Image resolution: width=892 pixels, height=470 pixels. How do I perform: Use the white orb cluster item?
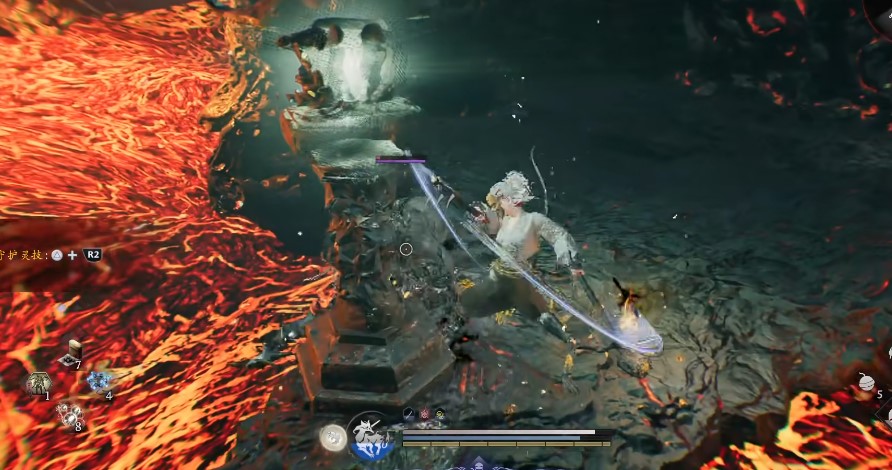68,413
